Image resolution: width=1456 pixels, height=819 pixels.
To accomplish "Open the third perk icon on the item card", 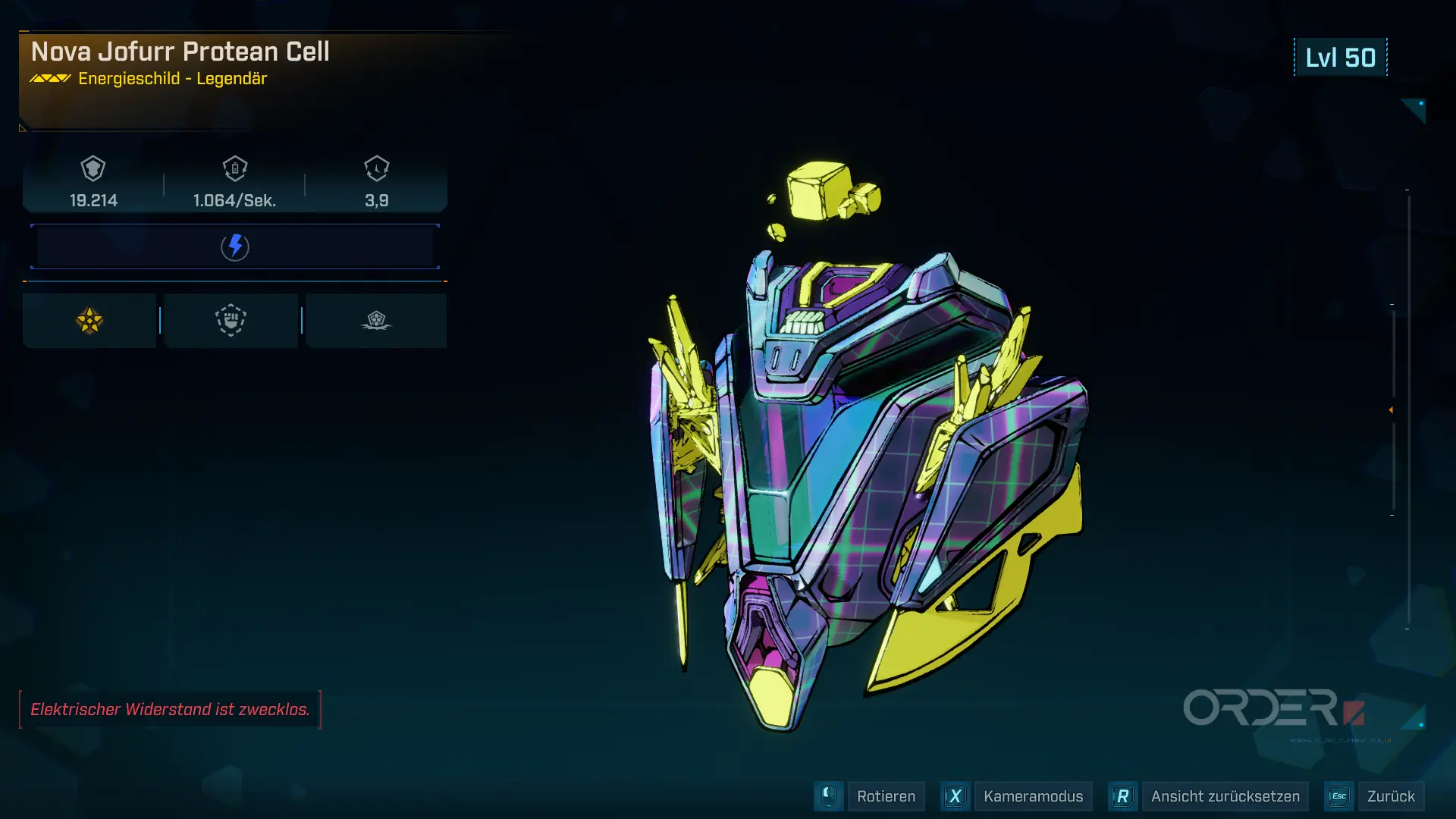I will point(375,321).
